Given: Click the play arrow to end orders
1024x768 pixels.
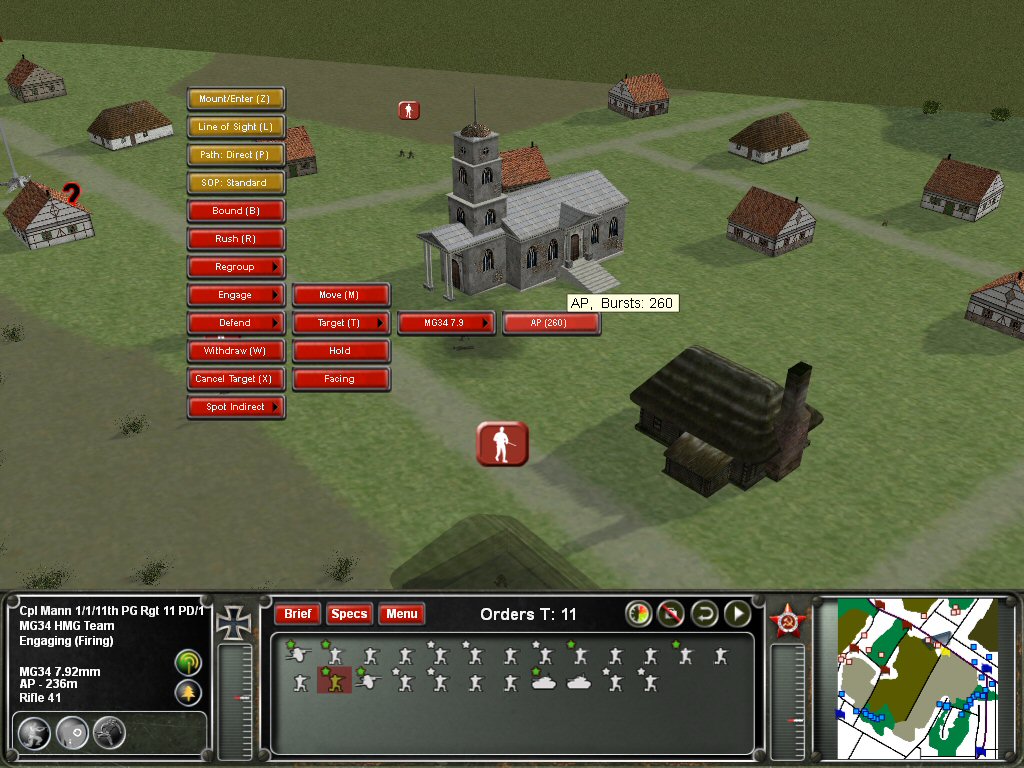Looking at the screenshot, I should point(738,613).
